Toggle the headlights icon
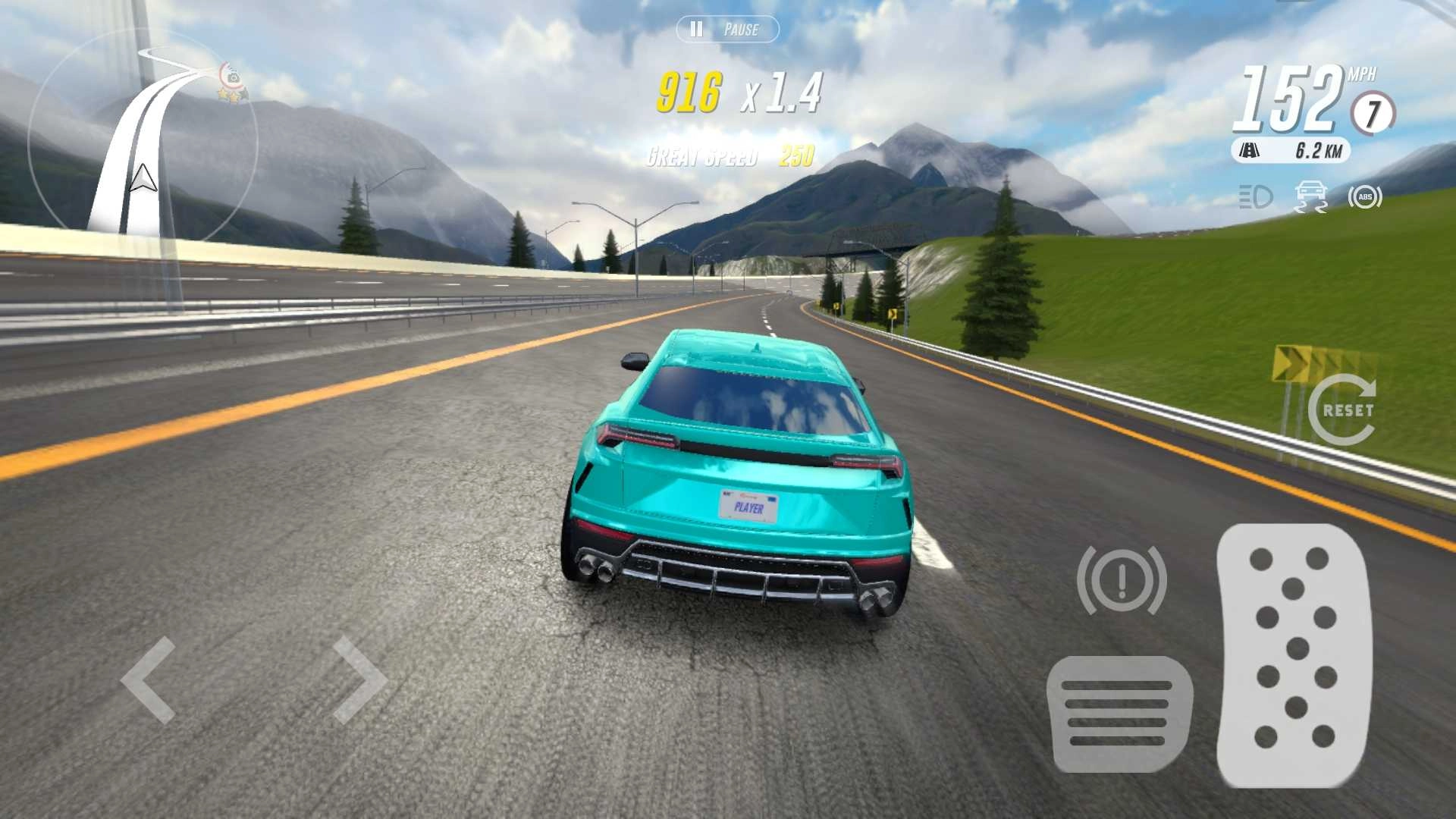Screen dimensions: 1456x819 pos(1255,197)
